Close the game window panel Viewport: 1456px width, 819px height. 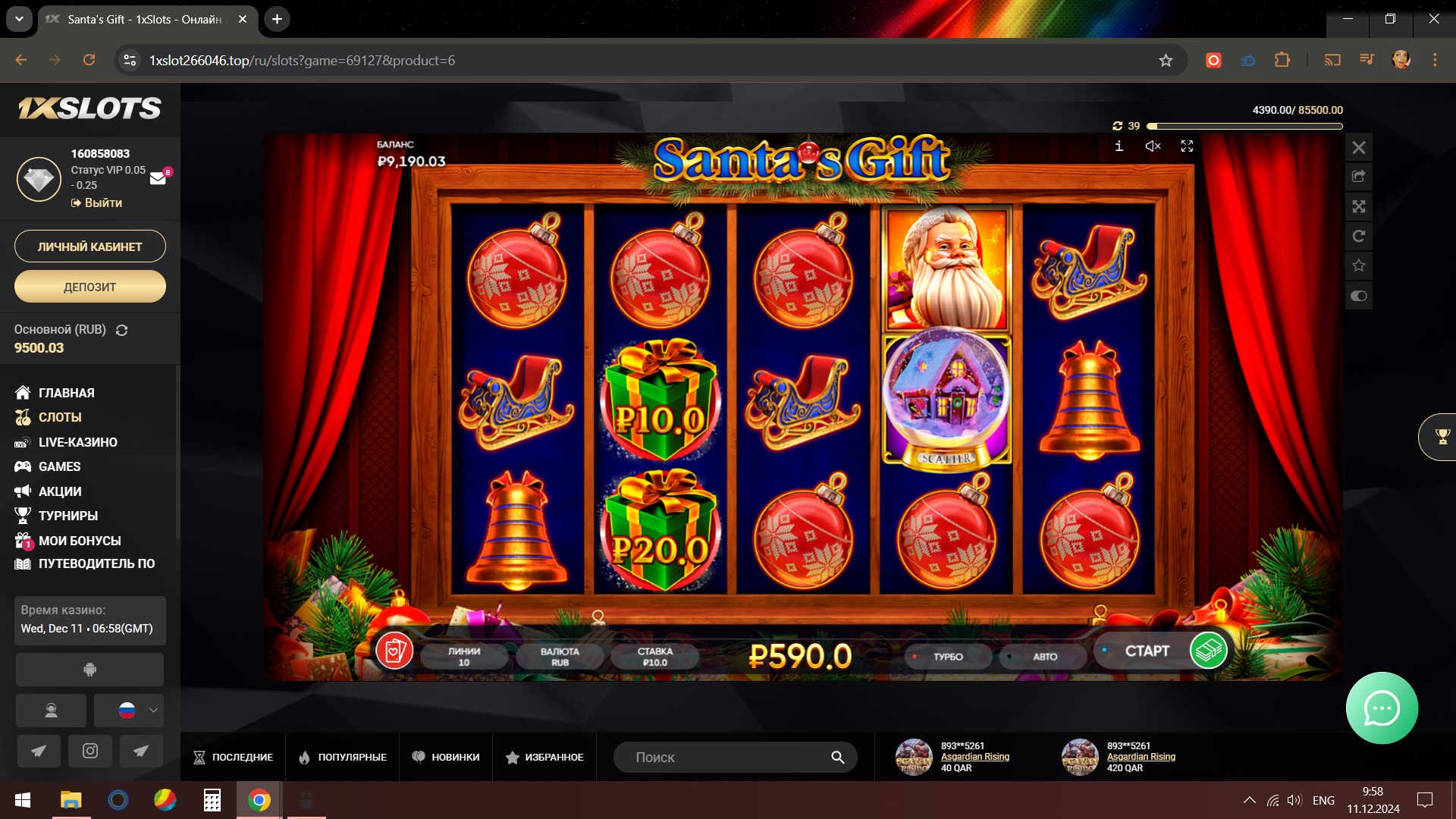tap(1358, 148)
